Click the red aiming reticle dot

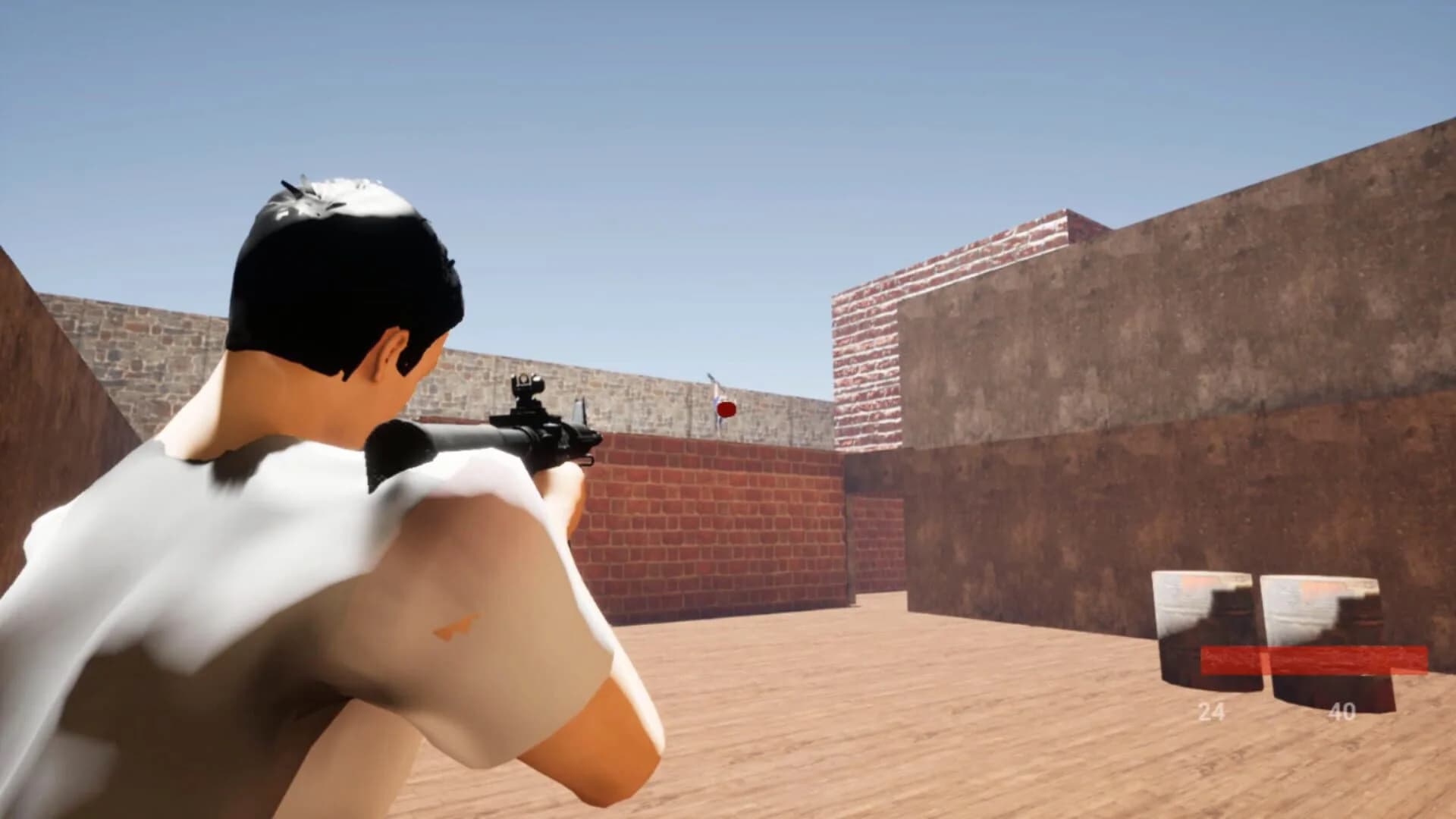[x=726, y=408]
